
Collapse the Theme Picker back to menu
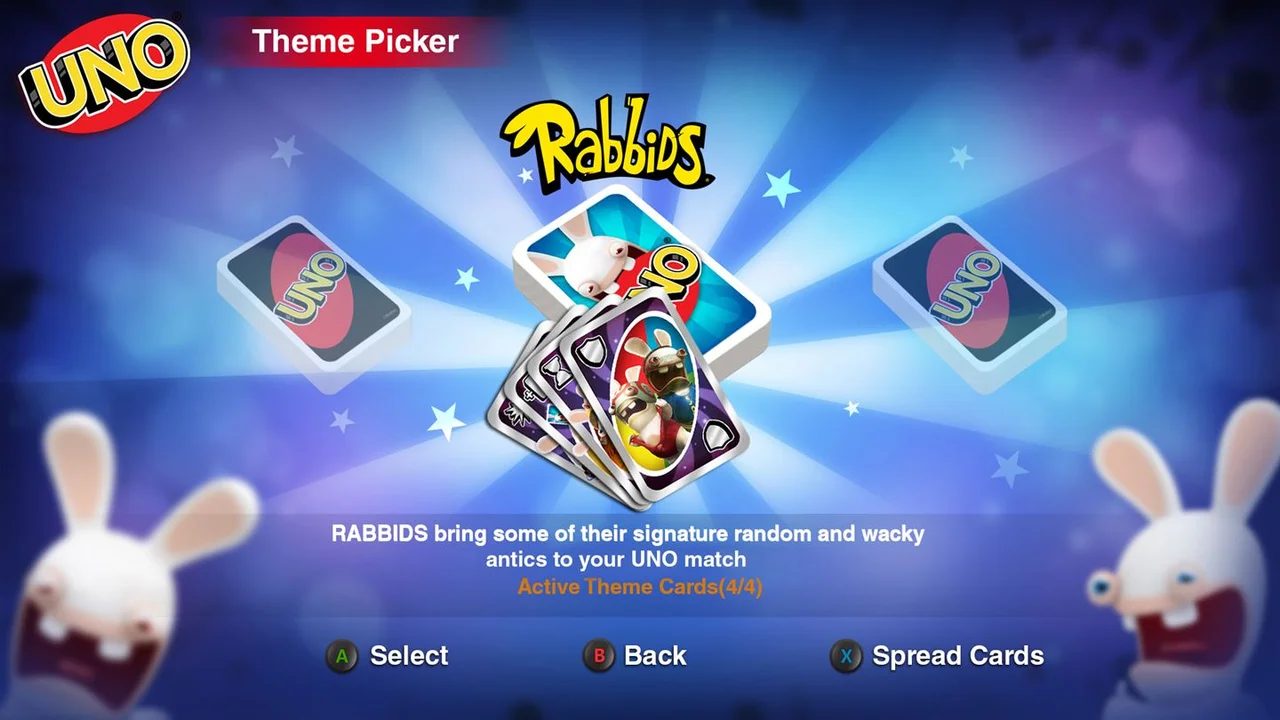click(x=598, y=657)
